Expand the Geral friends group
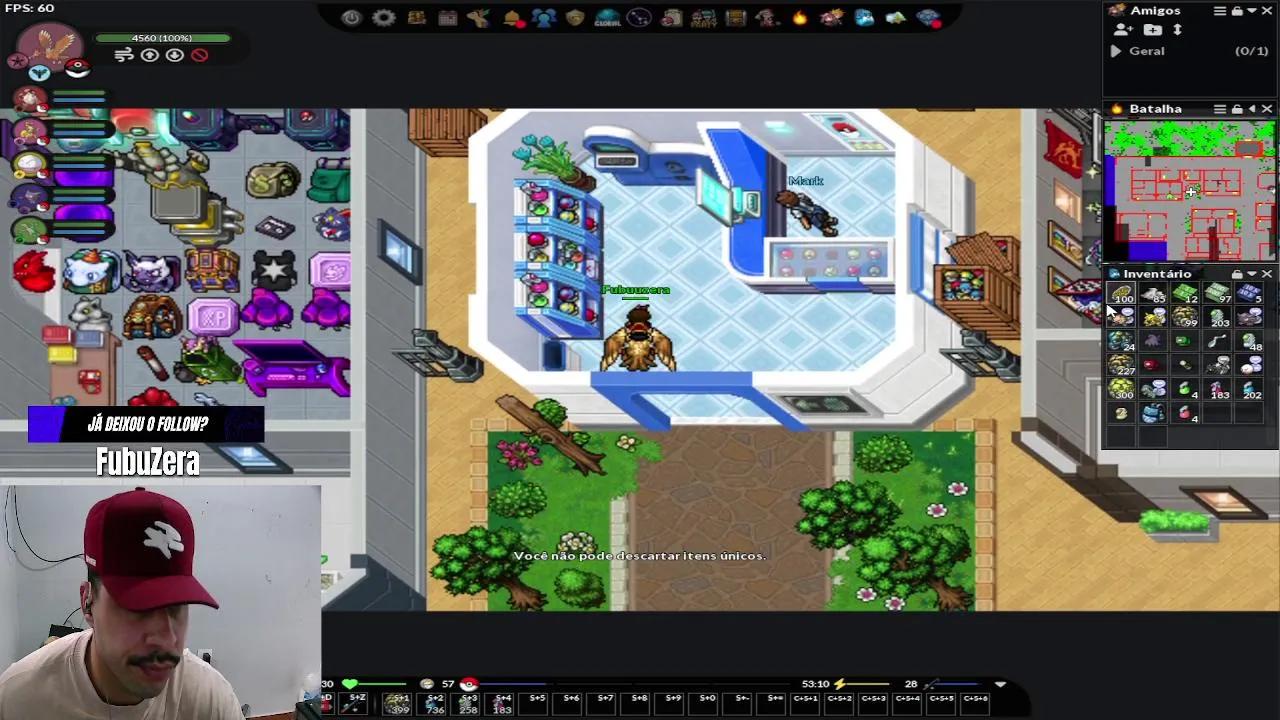 (1115, 51)
